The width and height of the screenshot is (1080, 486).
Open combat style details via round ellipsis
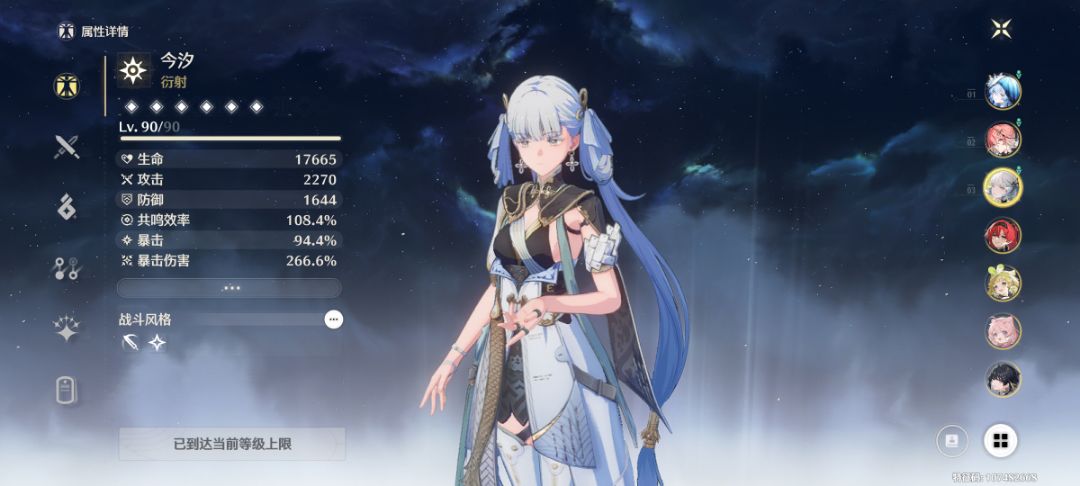coord(334,319)
